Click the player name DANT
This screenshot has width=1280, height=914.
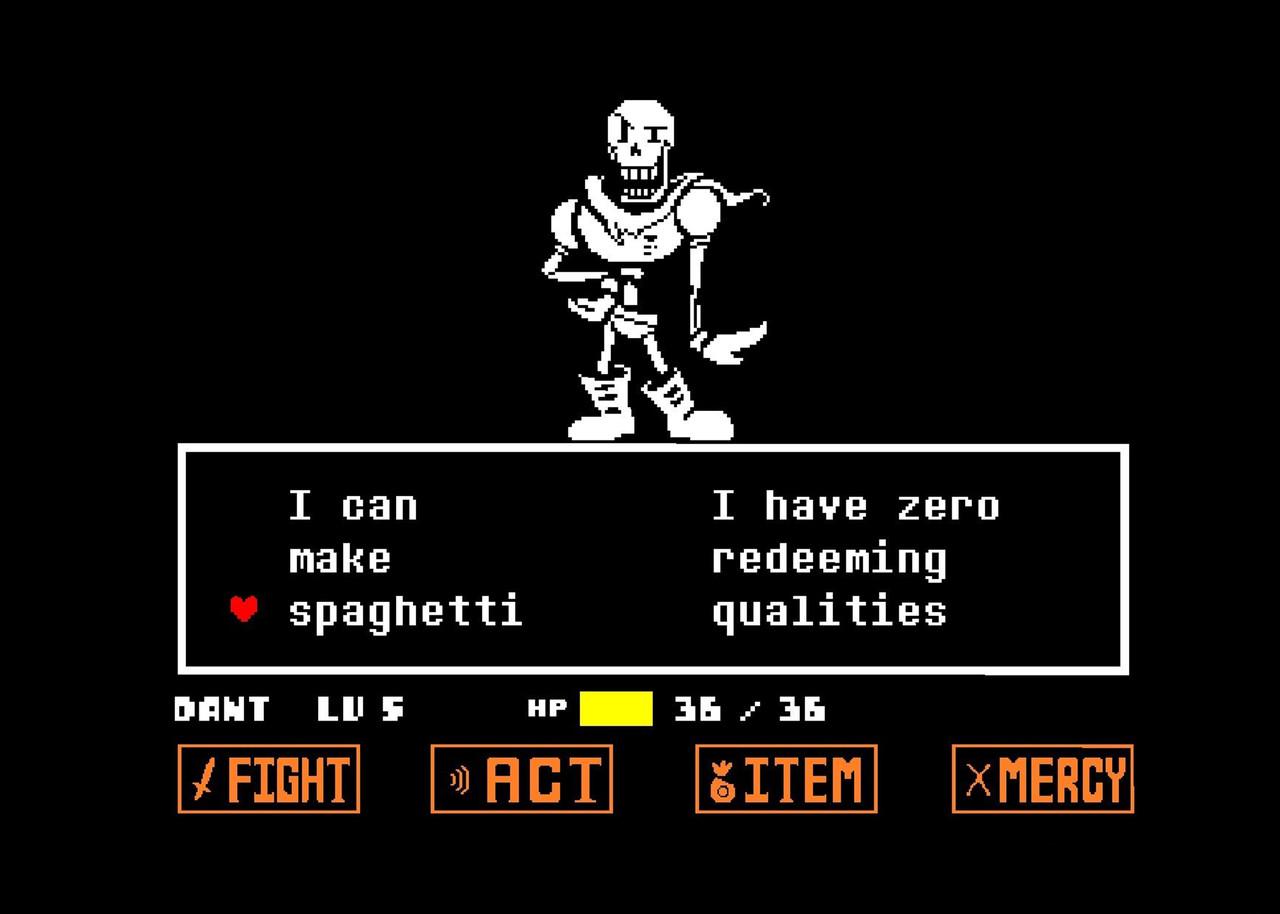tap(220, 710)
